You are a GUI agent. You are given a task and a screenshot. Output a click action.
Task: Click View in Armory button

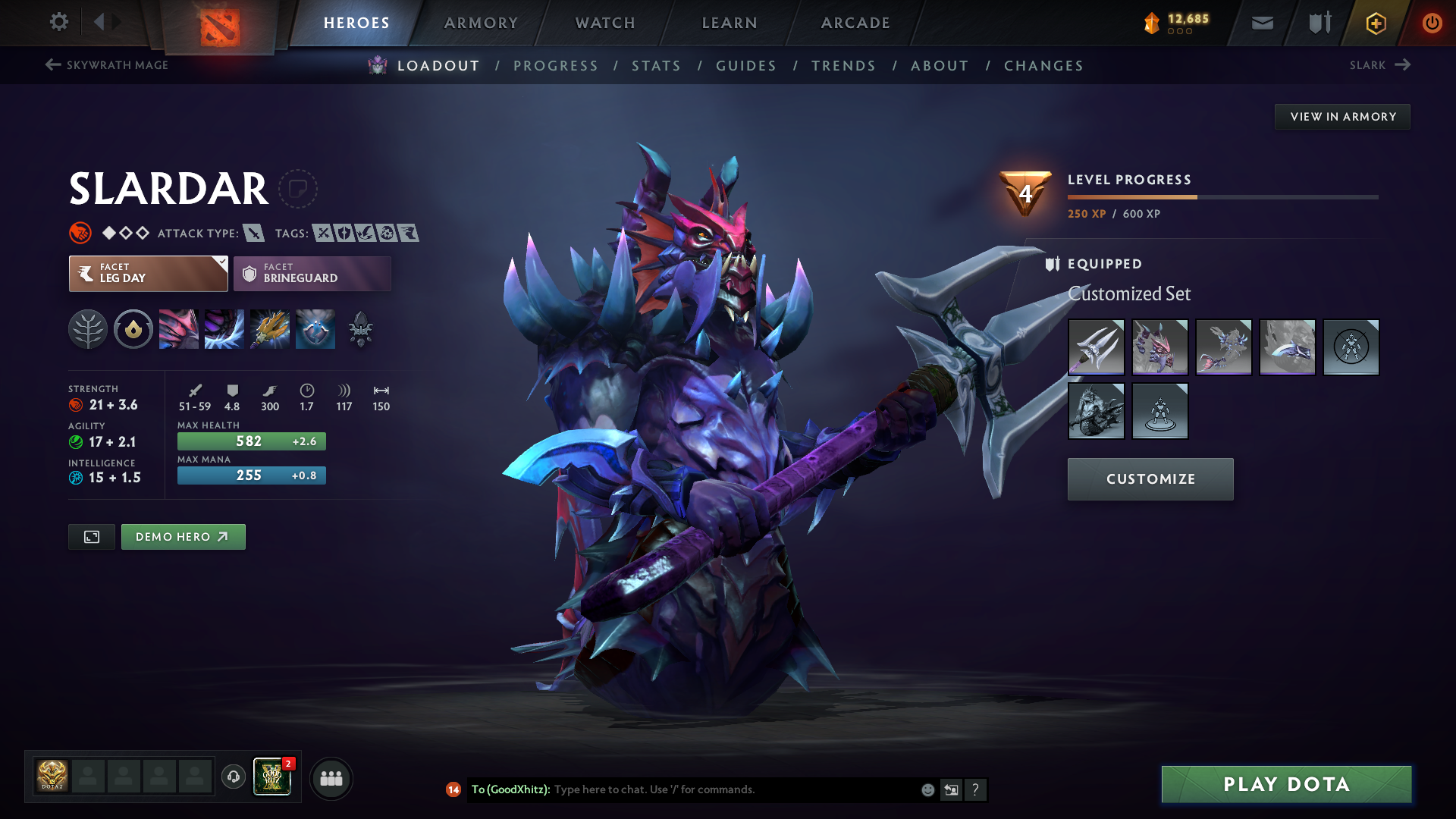tap(1342, 117)
